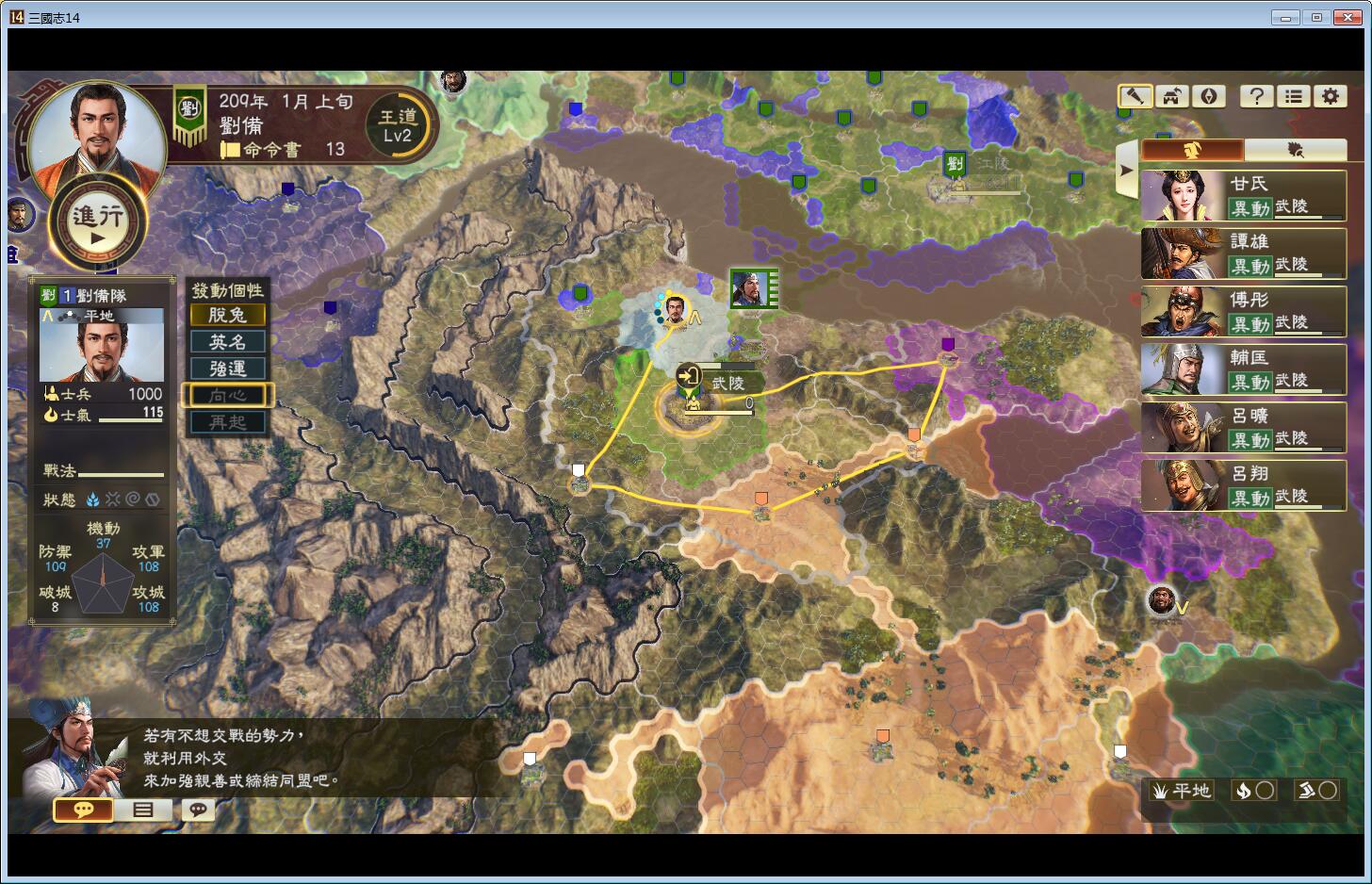
Task: Click the 武陵 city label
Action: tap(727, 383)
